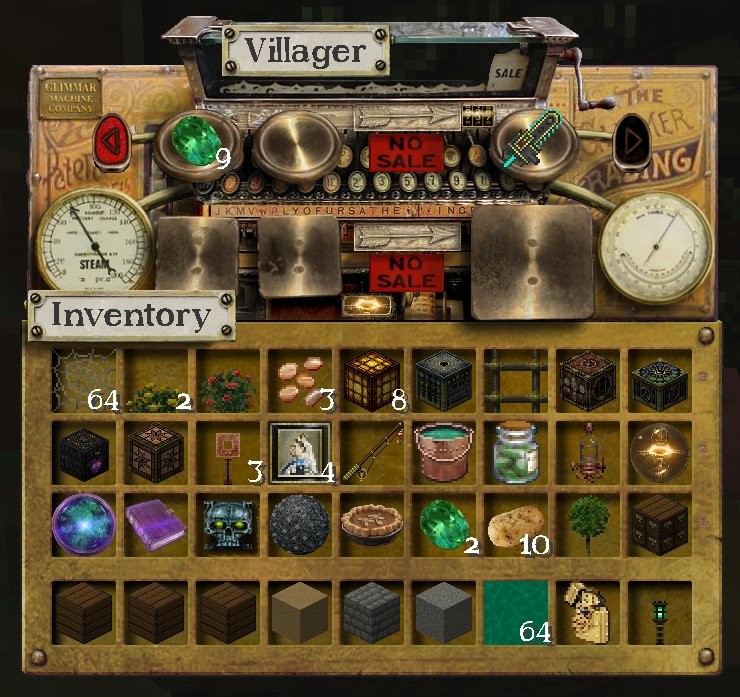Select the two emeralds in inventory
This screenshot has height=697, width=740.
pos(445,524)
